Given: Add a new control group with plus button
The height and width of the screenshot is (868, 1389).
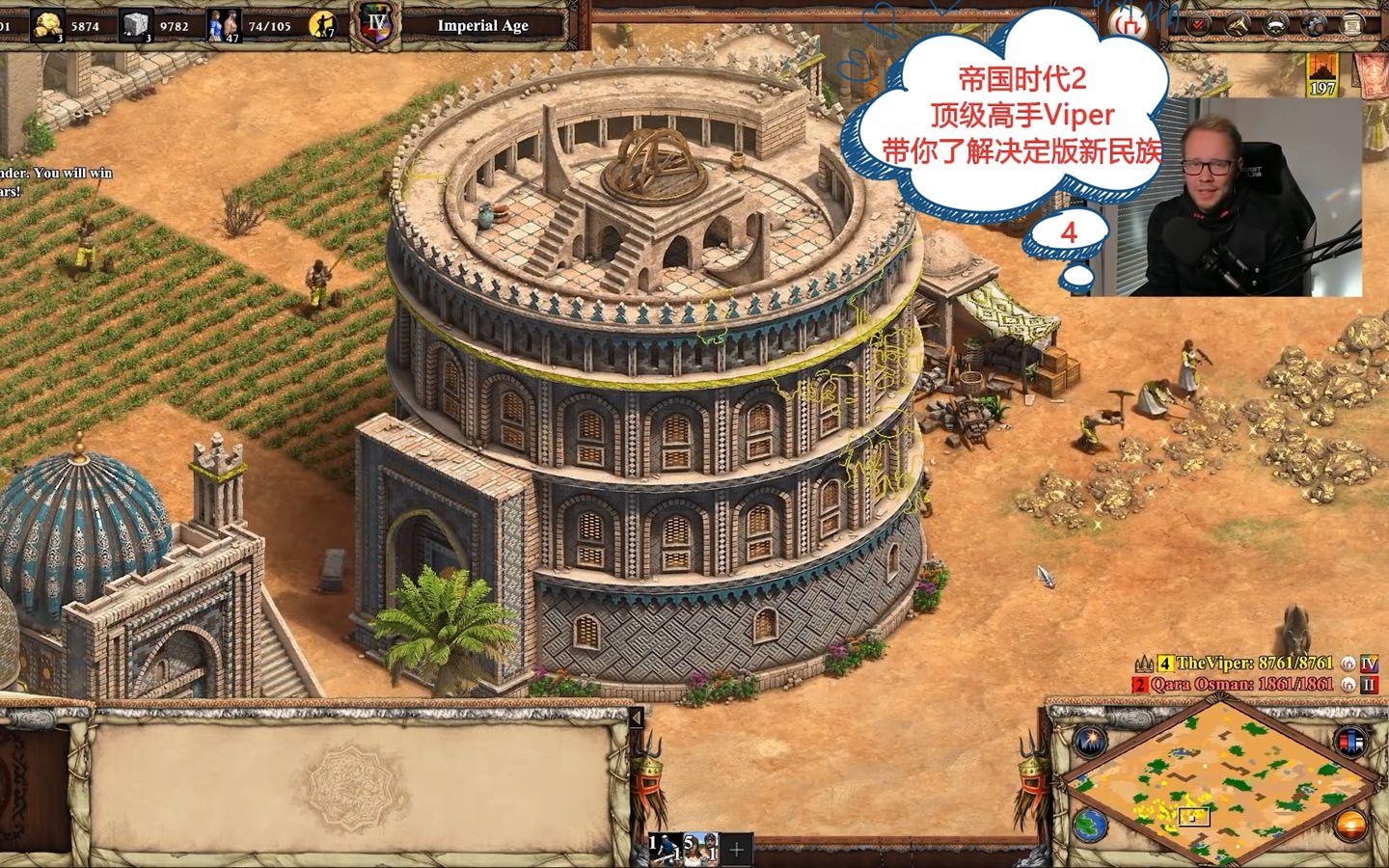Looking at the screenshot, I should pos(737,850).
